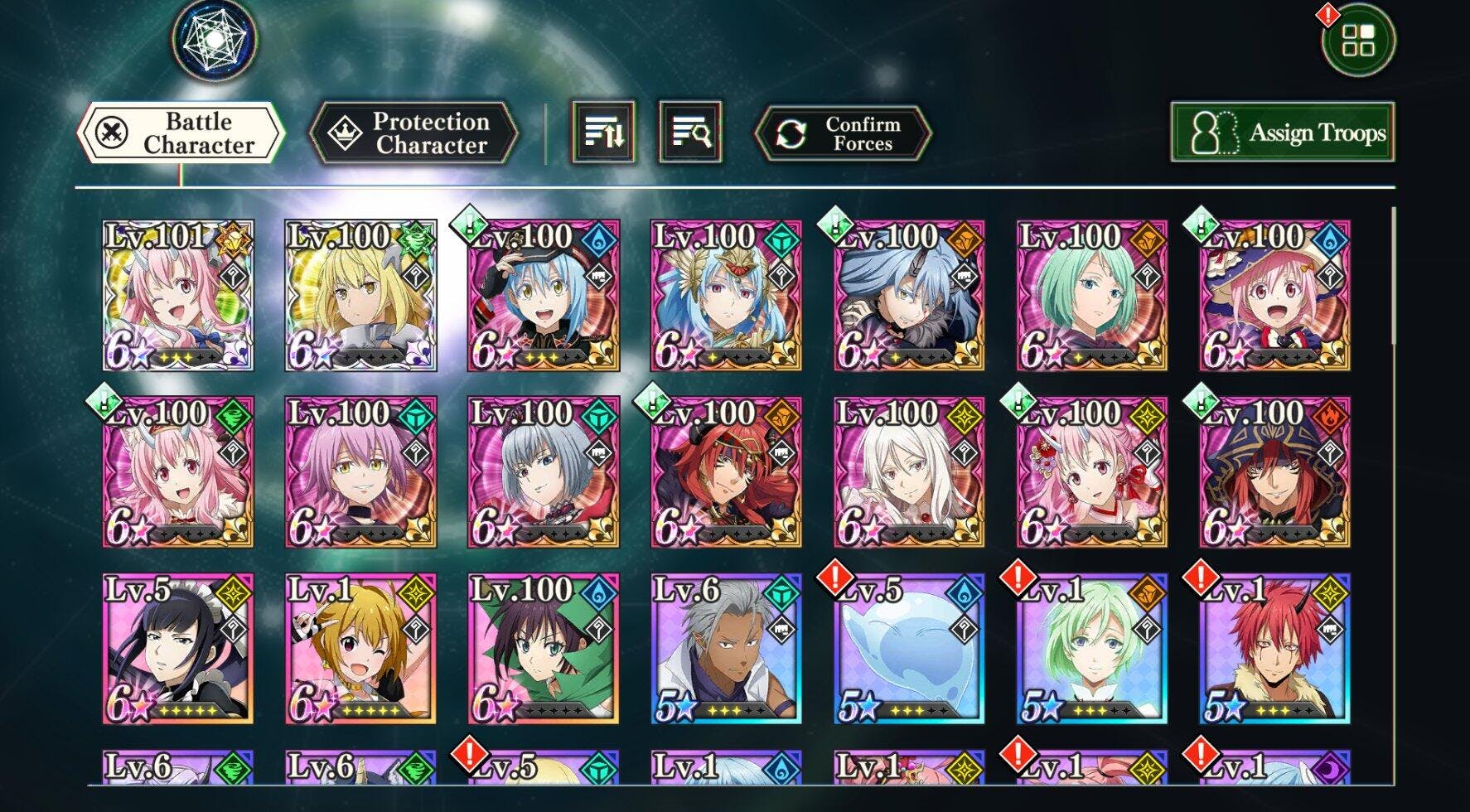Select the mint-green short-haired Lv.100 character
The height and width of the screenshot is (812, 1470).
1091,295
